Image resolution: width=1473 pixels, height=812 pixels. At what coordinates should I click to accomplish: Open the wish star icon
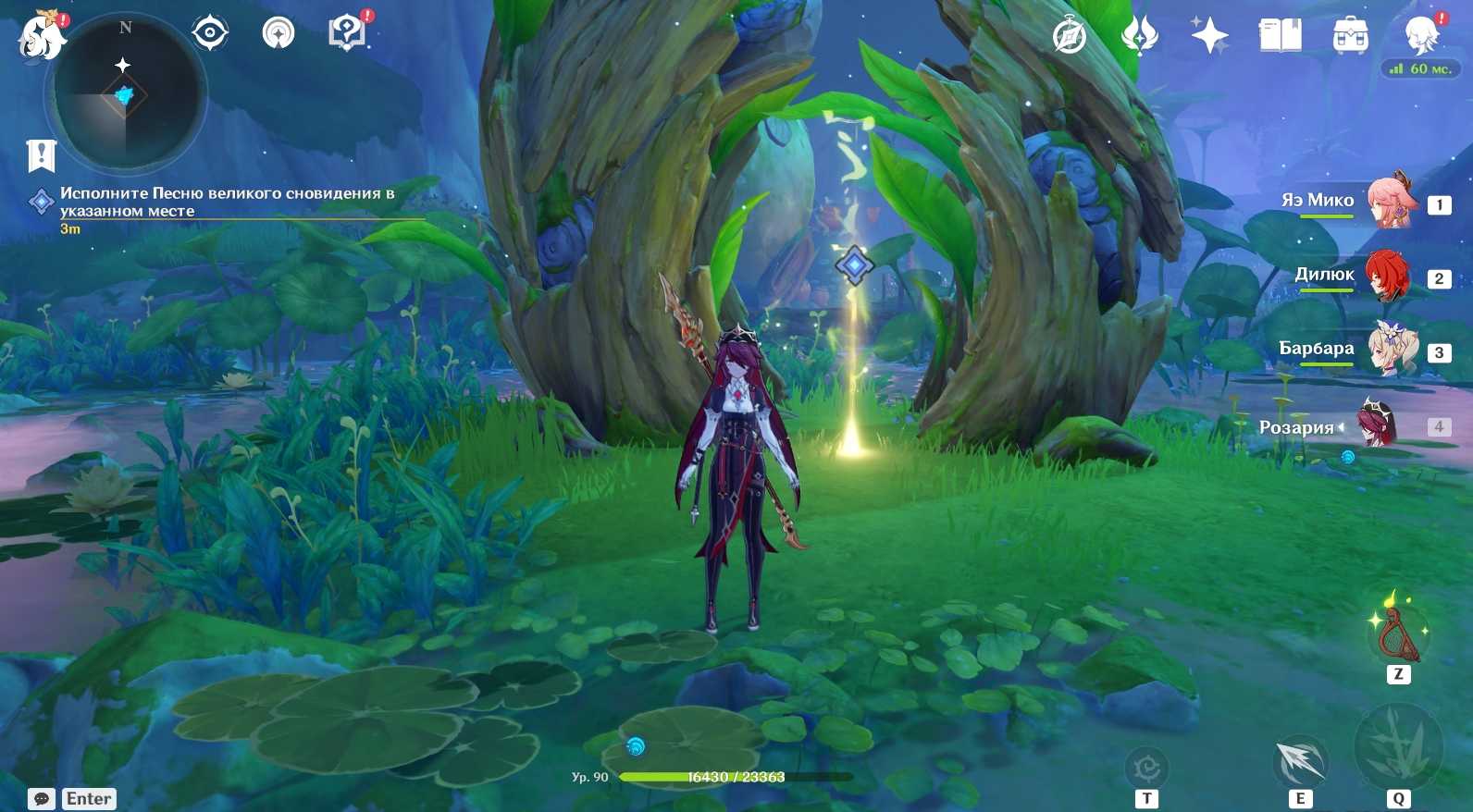(x=1209, y=36)
